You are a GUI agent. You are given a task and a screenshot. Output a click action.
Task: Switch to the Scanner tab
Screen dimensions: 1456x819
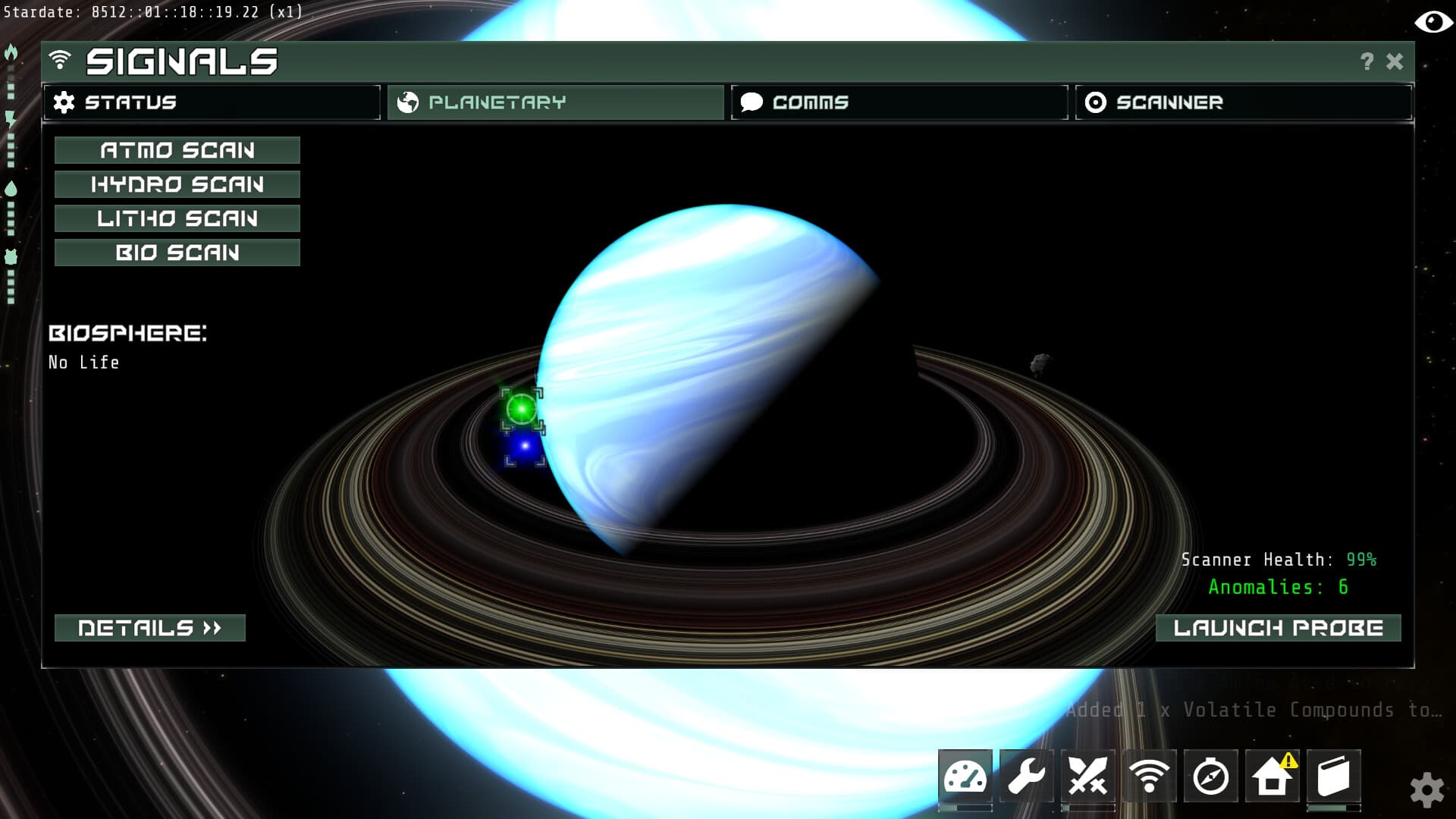(1242, 102)
